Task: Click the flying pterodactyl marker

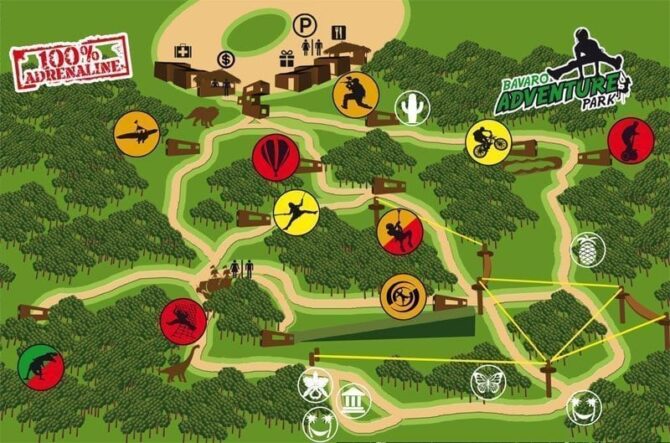Action: coord(138,133)
